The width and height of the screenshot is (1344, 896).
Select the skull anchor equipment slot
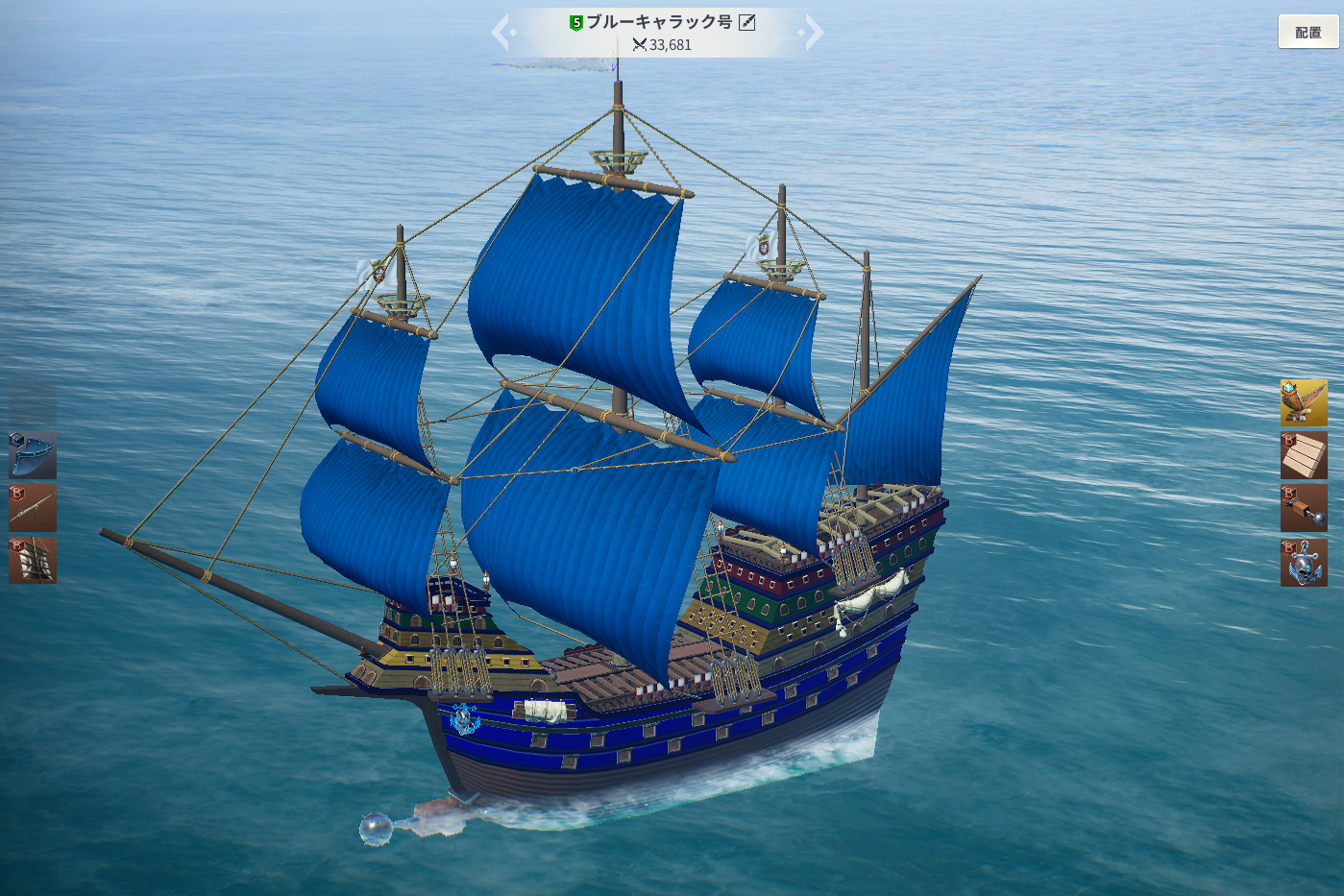(1303, 562)
